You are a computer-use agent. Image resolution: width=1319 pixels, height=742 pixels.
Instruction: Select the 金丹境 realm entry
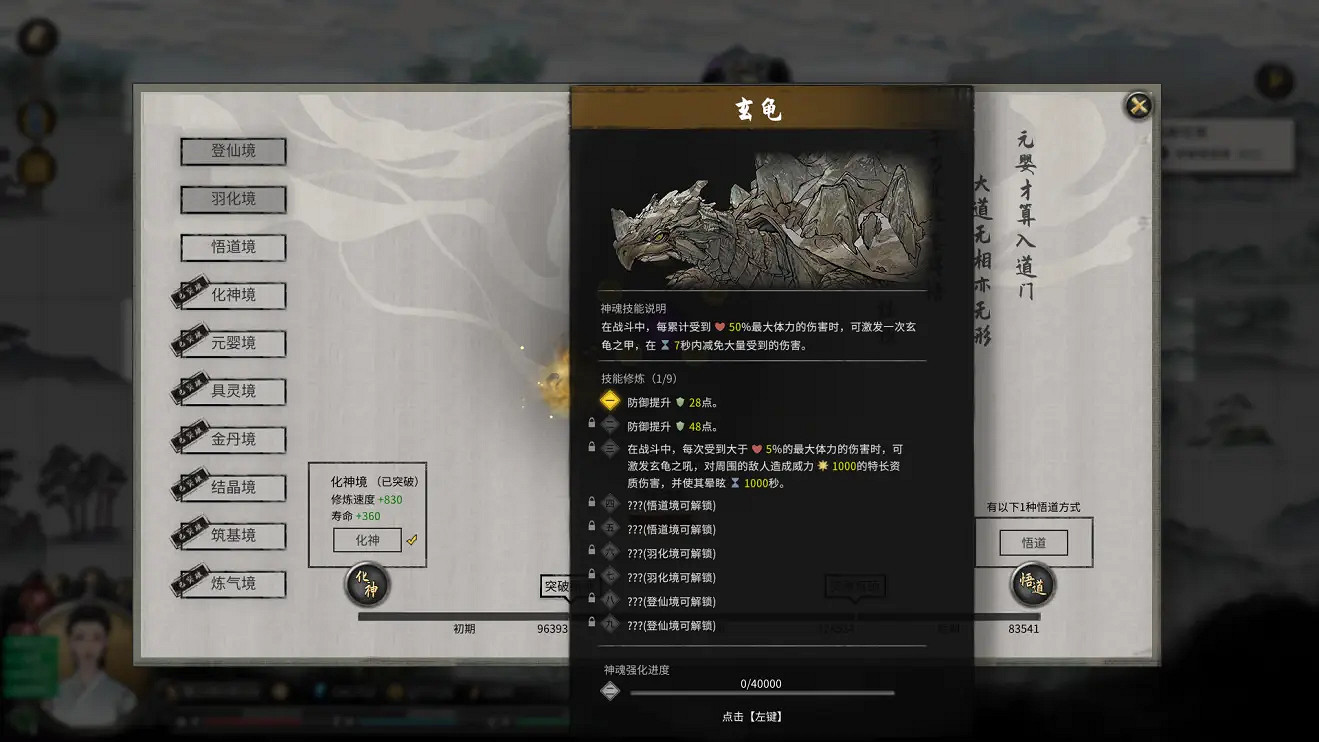tap(232, 439)
